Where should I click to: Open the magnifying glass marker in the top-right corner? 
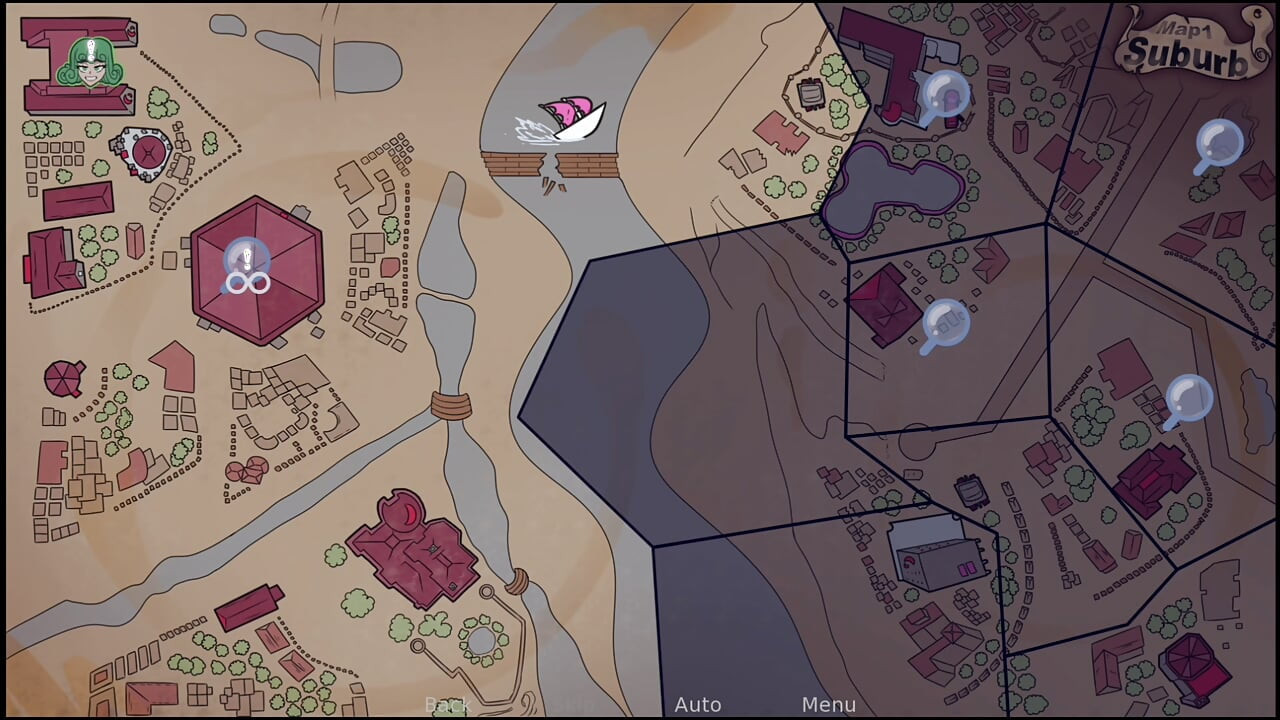1219,145
